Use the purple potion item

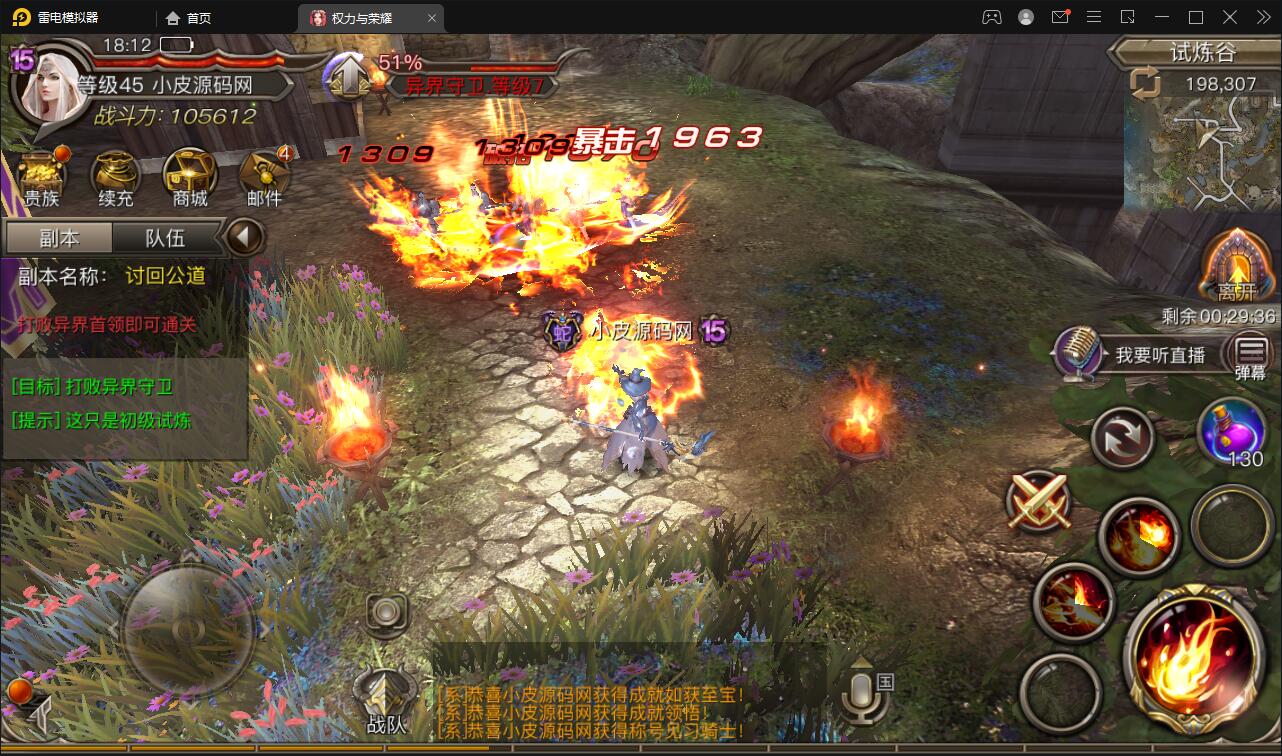click(1233, 432)
